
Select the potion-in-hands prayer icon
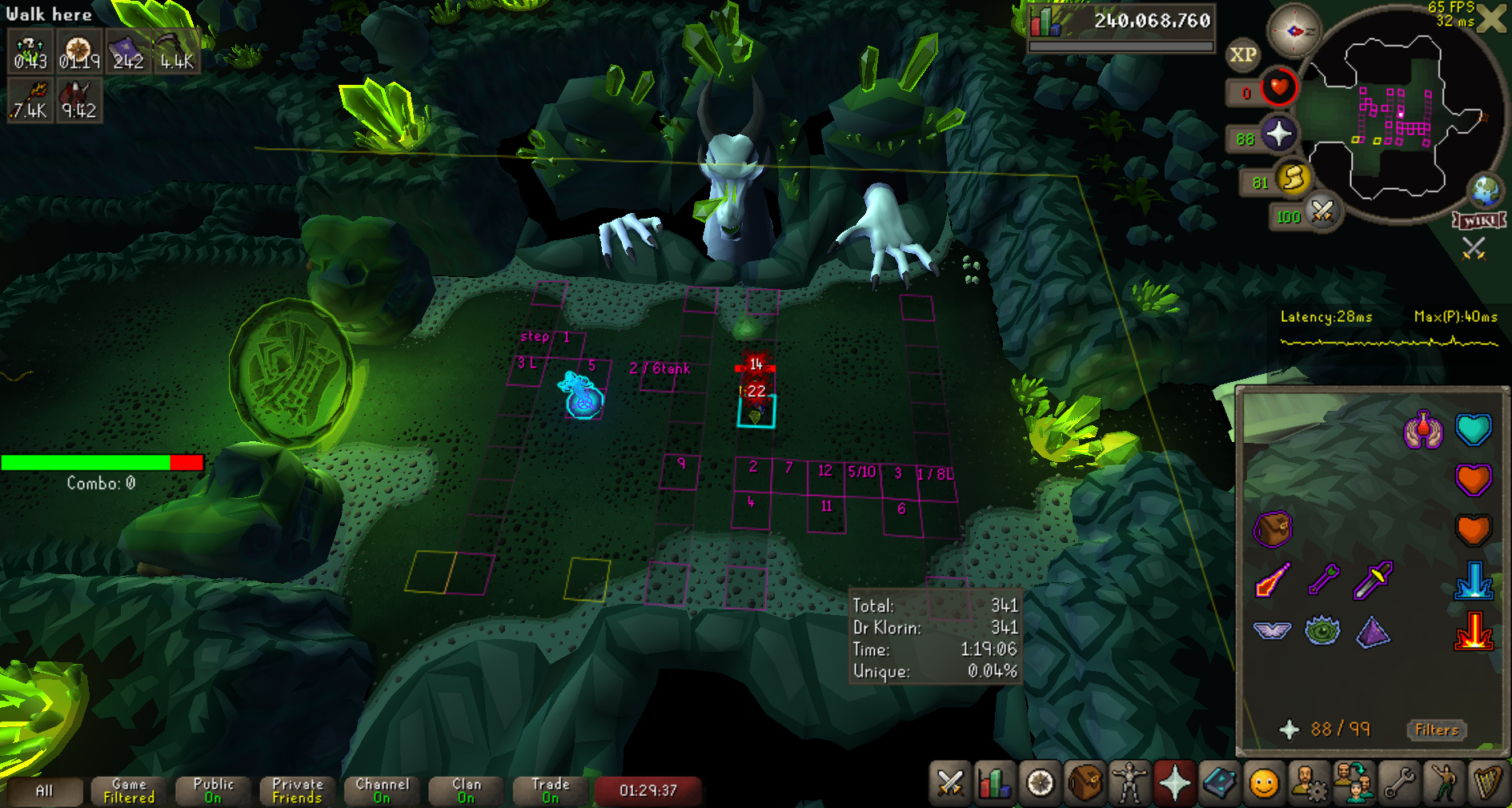[x=1423, y=430]
